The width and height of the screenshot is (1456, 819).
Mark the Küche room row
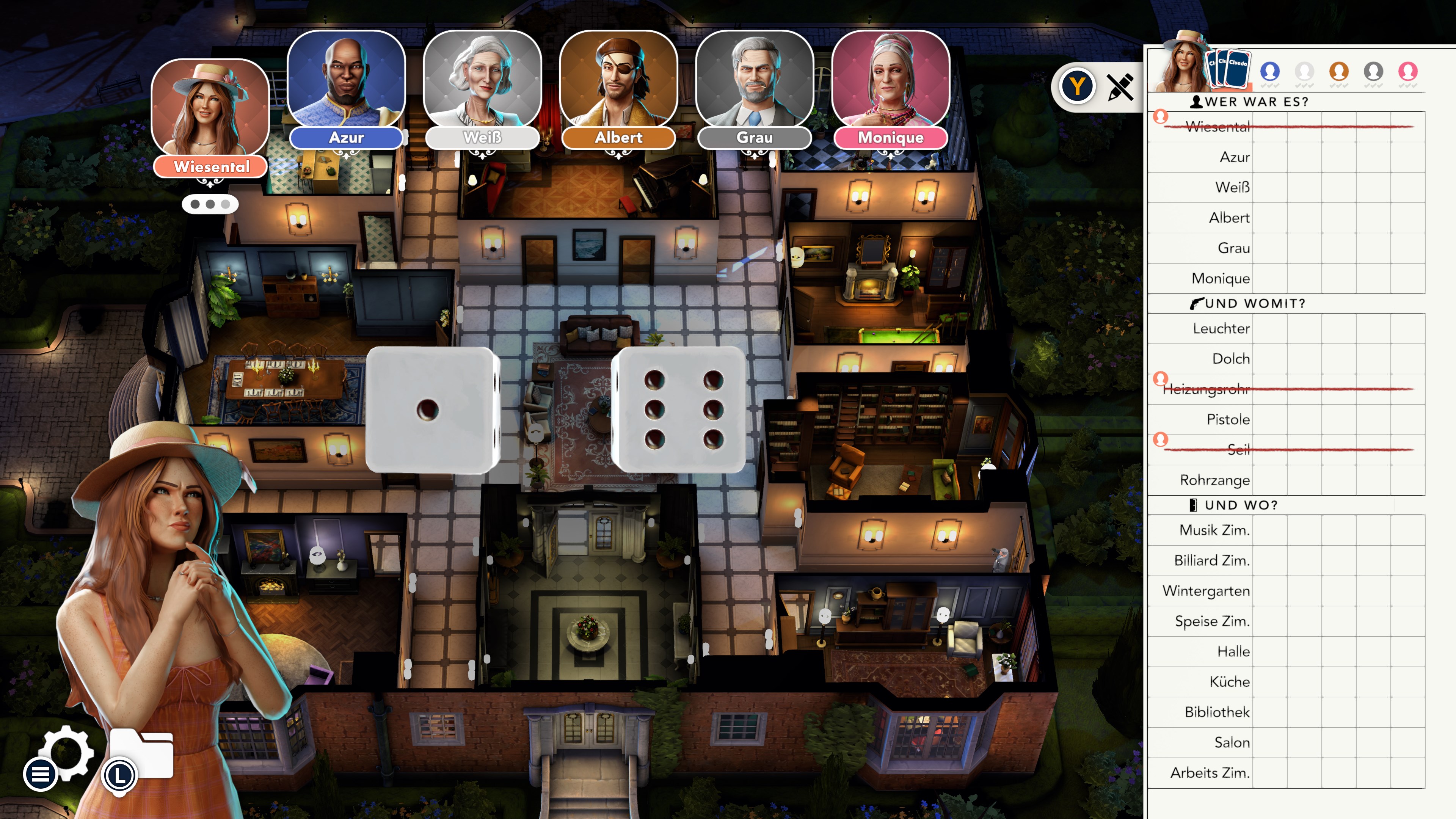[1229, 682]
